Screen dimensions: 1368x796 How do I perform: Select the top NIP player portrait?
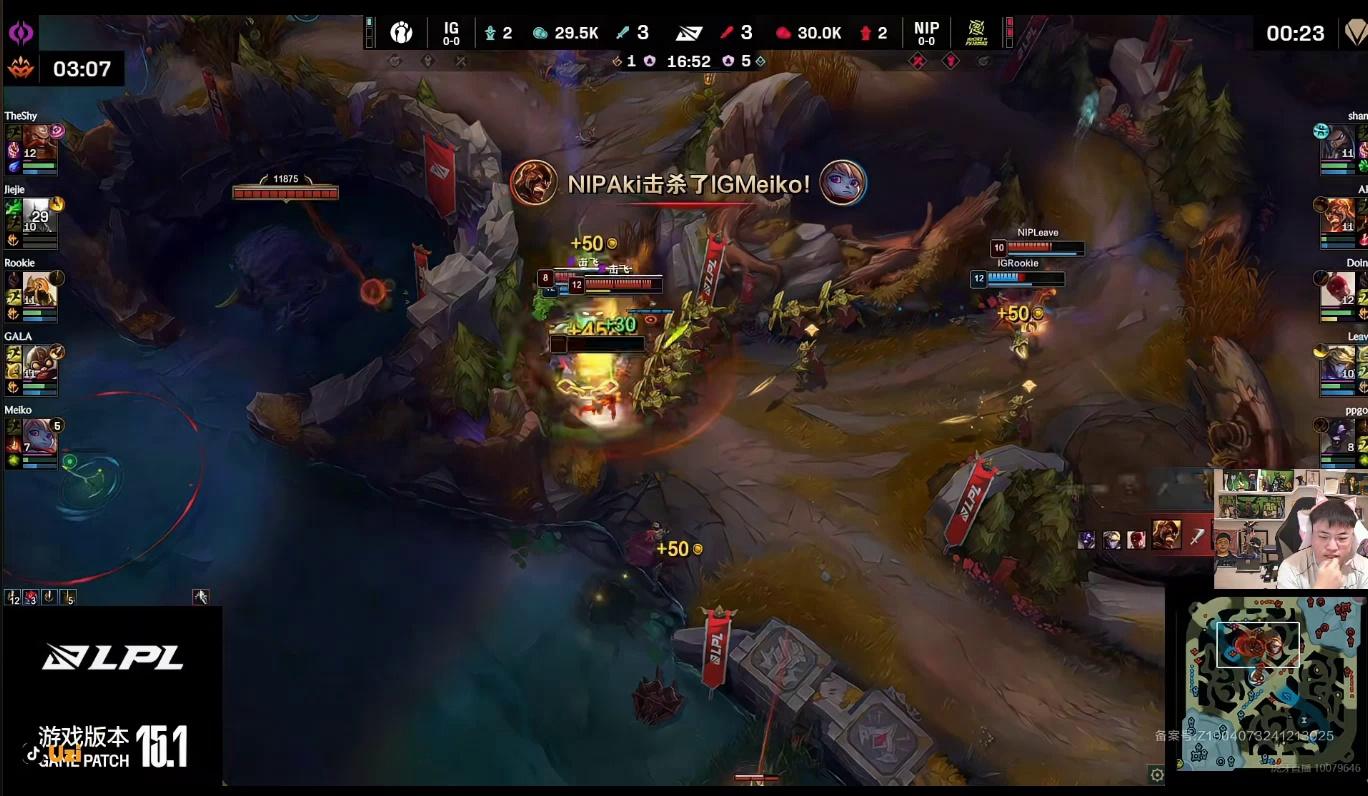(x=1338, y=142)
